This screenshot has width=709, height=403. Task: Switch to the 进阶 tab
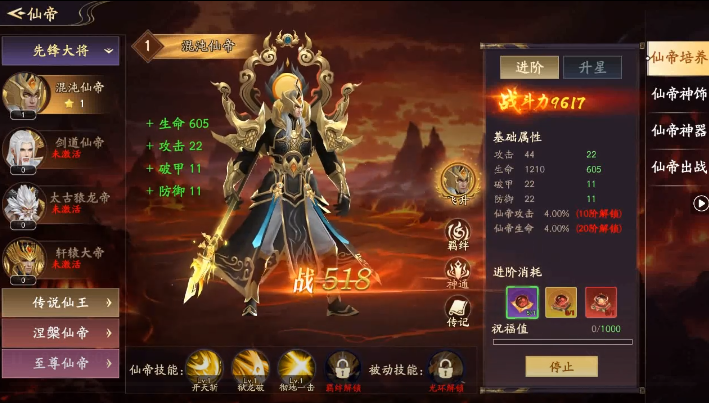(x=529, y=67)
